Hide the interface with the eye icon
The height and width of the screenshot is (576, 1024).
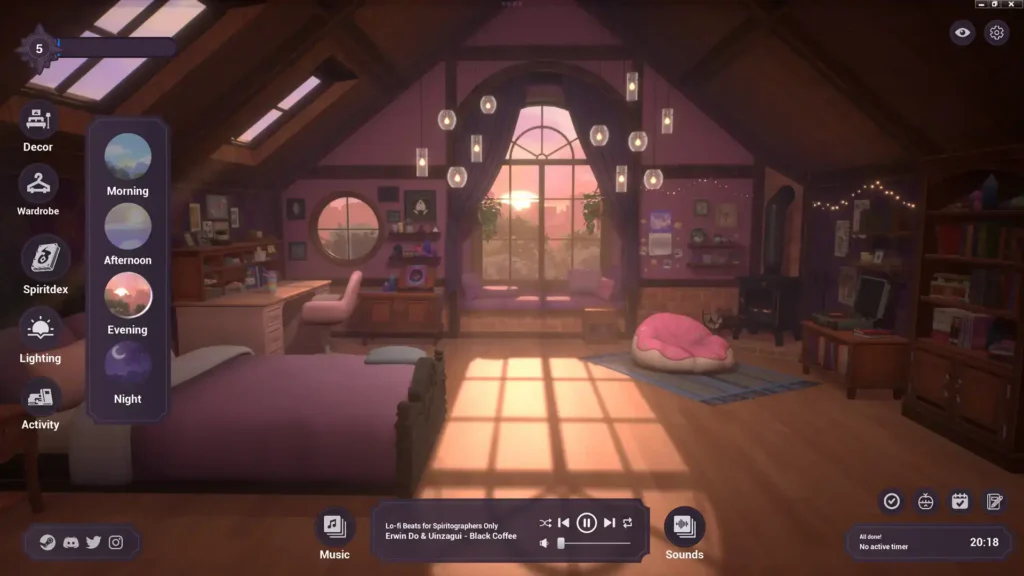point(962,33)
